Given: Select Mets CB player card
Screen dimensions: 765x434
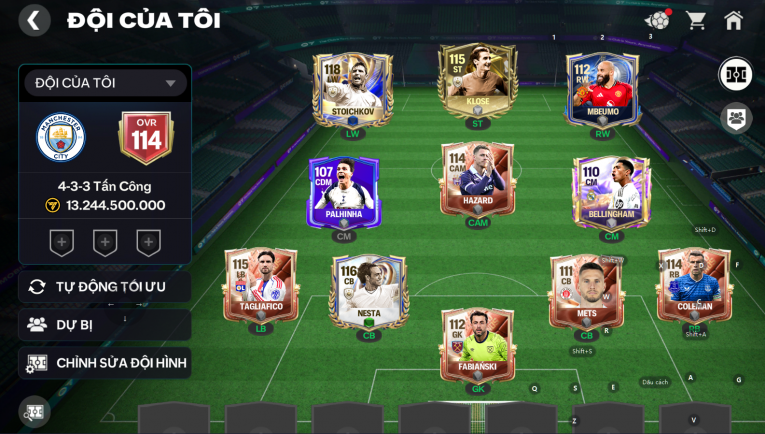Looking at the screenshot, I should [586, 291].
